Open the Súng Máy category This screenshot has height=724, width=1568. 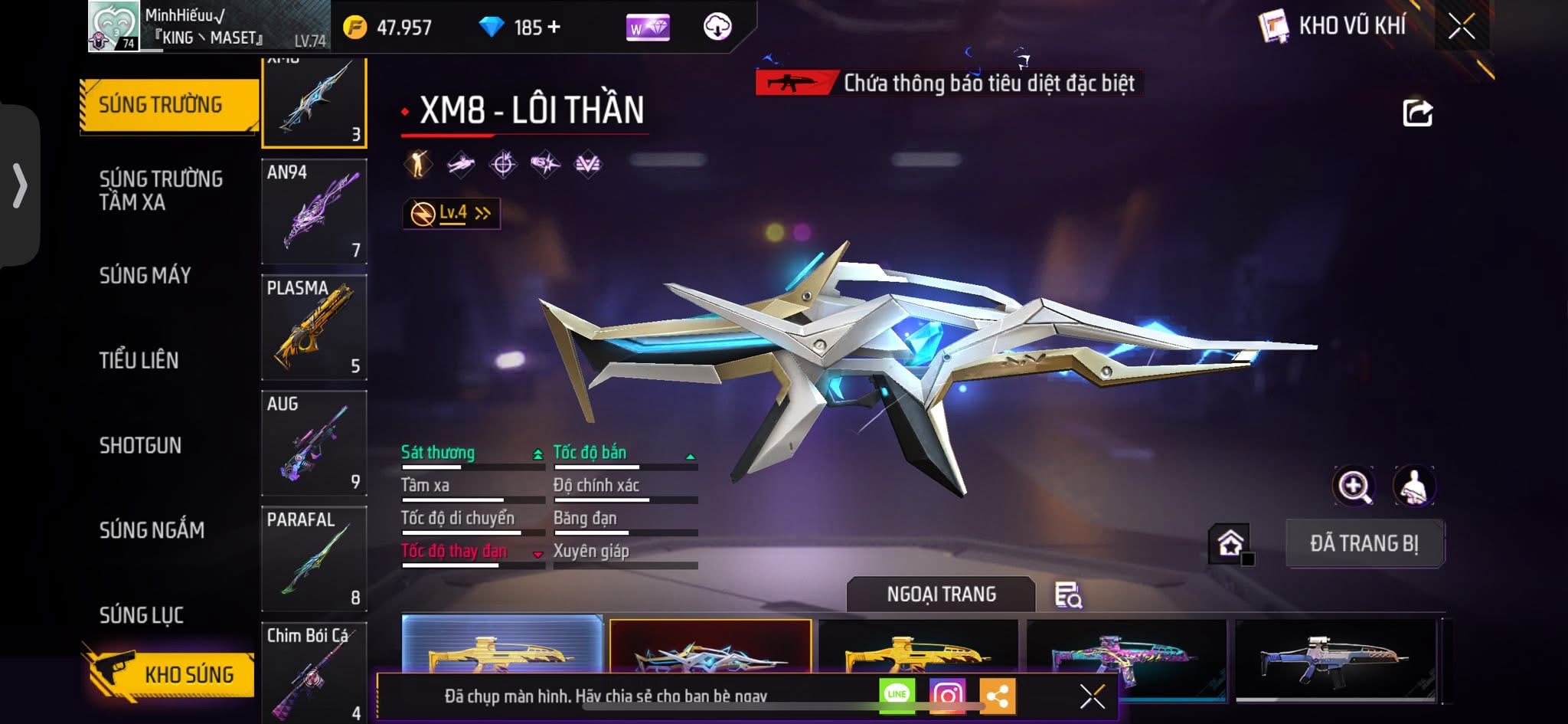click(145, 275)
